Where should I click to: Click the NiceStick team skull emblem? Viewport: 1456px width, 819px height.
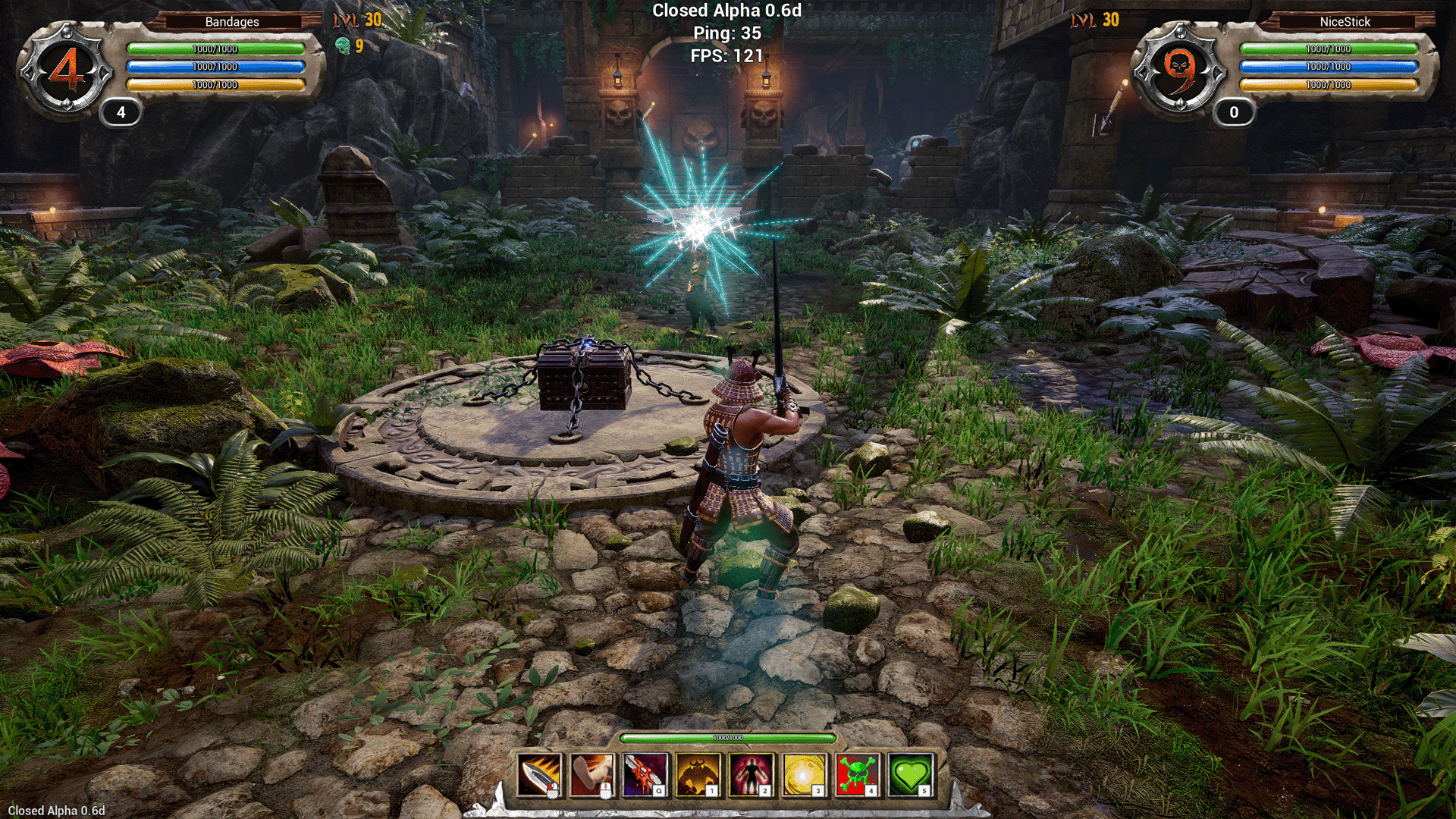click(x=1179, y=71)
